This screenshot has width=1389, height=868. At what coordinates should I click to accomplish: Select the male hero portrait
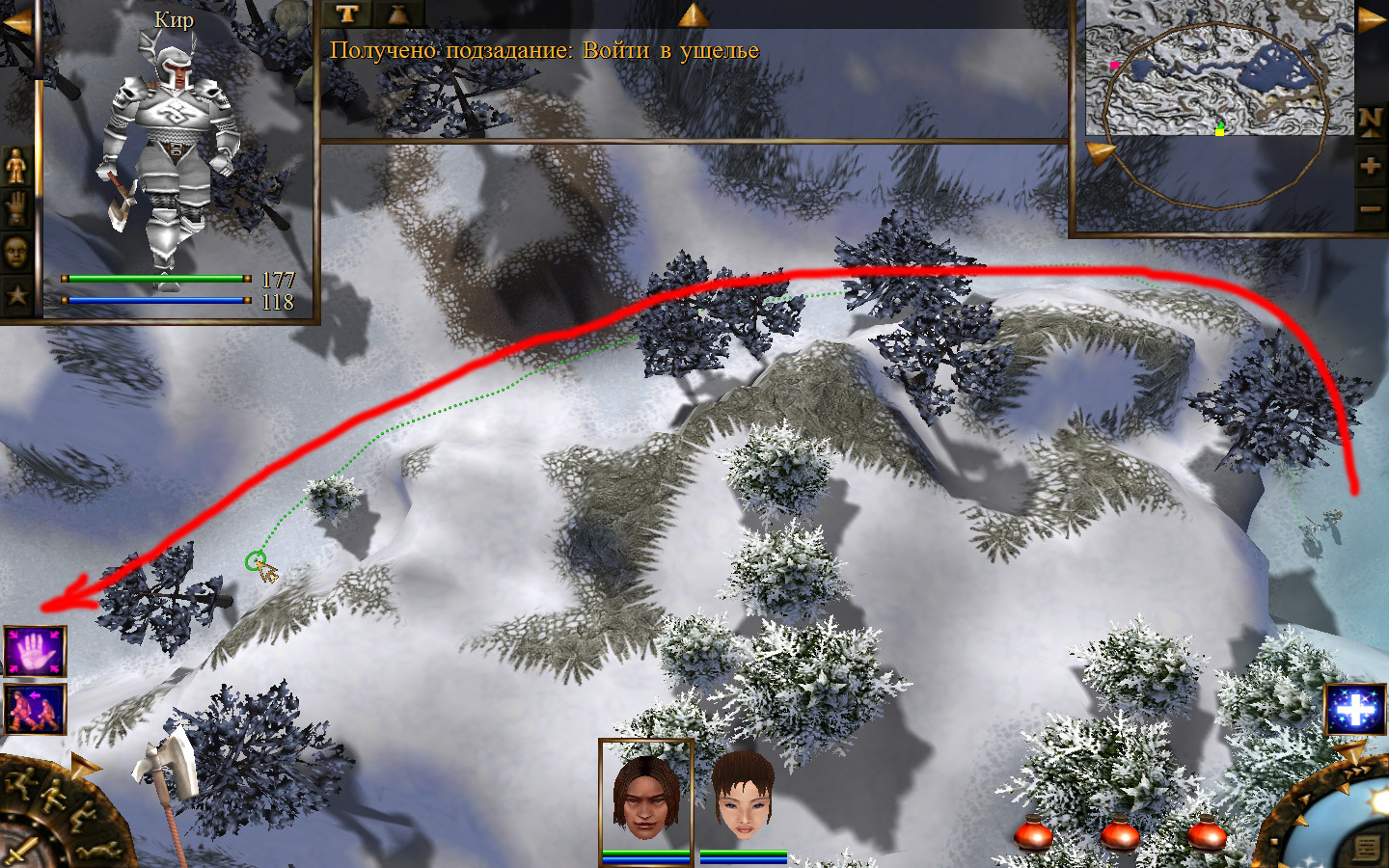pos(645,796)
